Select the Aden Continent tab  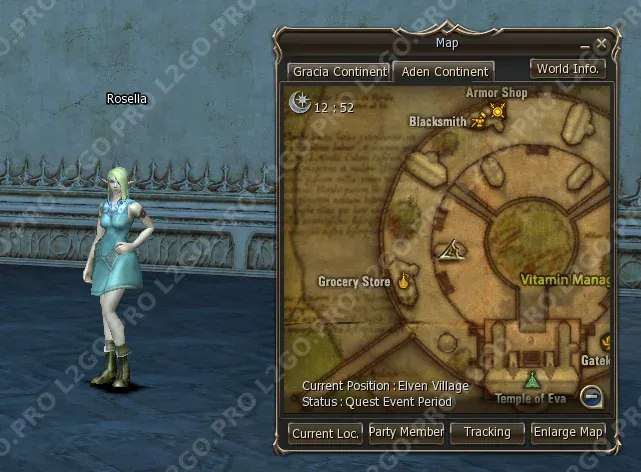click(x=444, y=72)
